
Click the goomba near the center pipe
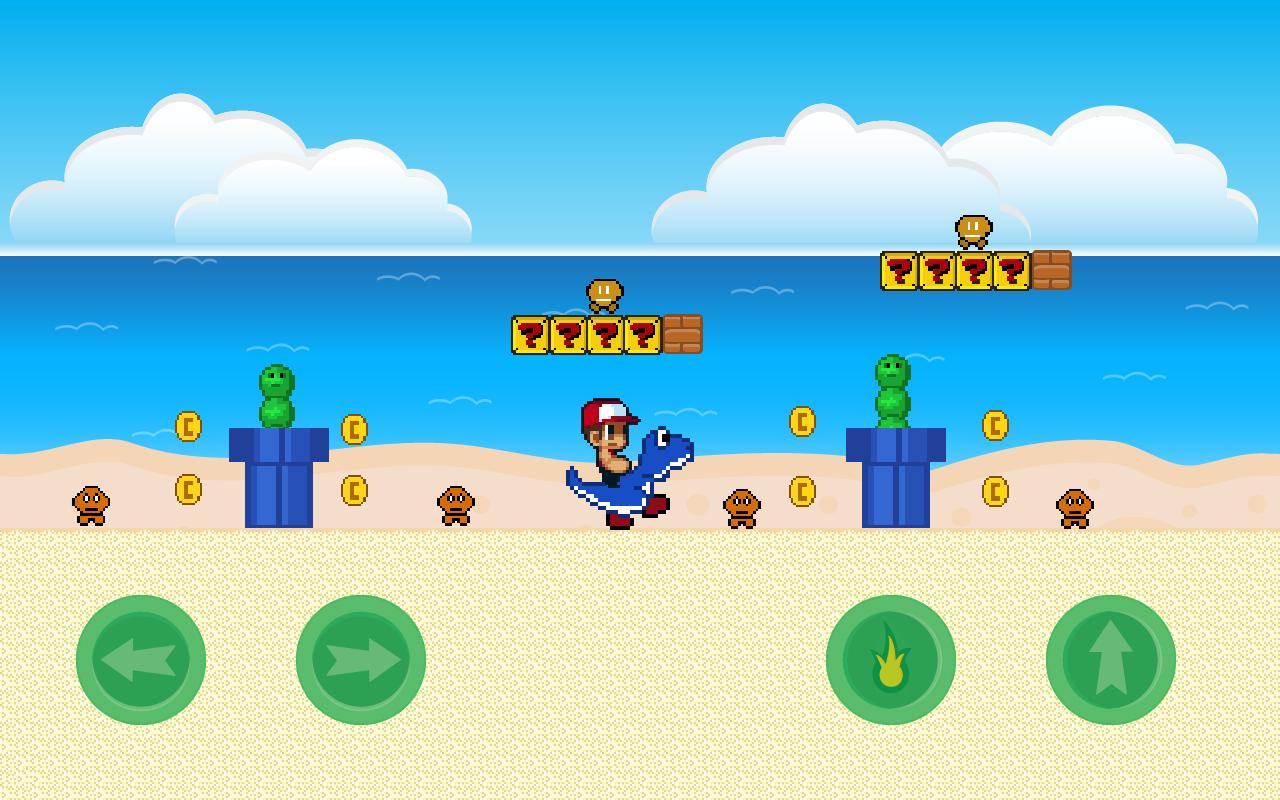[x=742, y=510]
